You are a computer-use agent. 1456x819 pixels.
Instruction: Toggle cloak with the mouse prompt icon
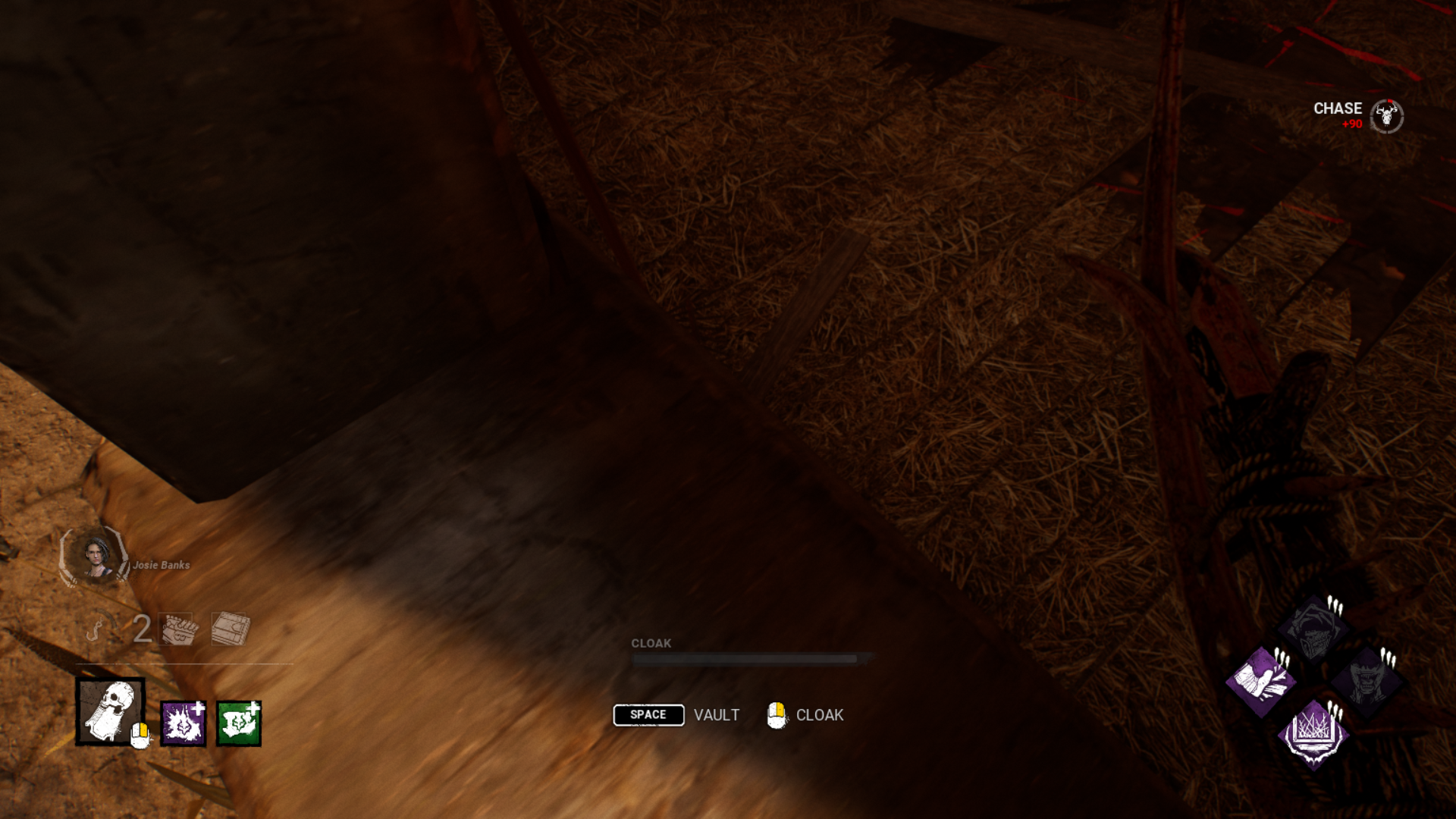(x=777, y=714)
